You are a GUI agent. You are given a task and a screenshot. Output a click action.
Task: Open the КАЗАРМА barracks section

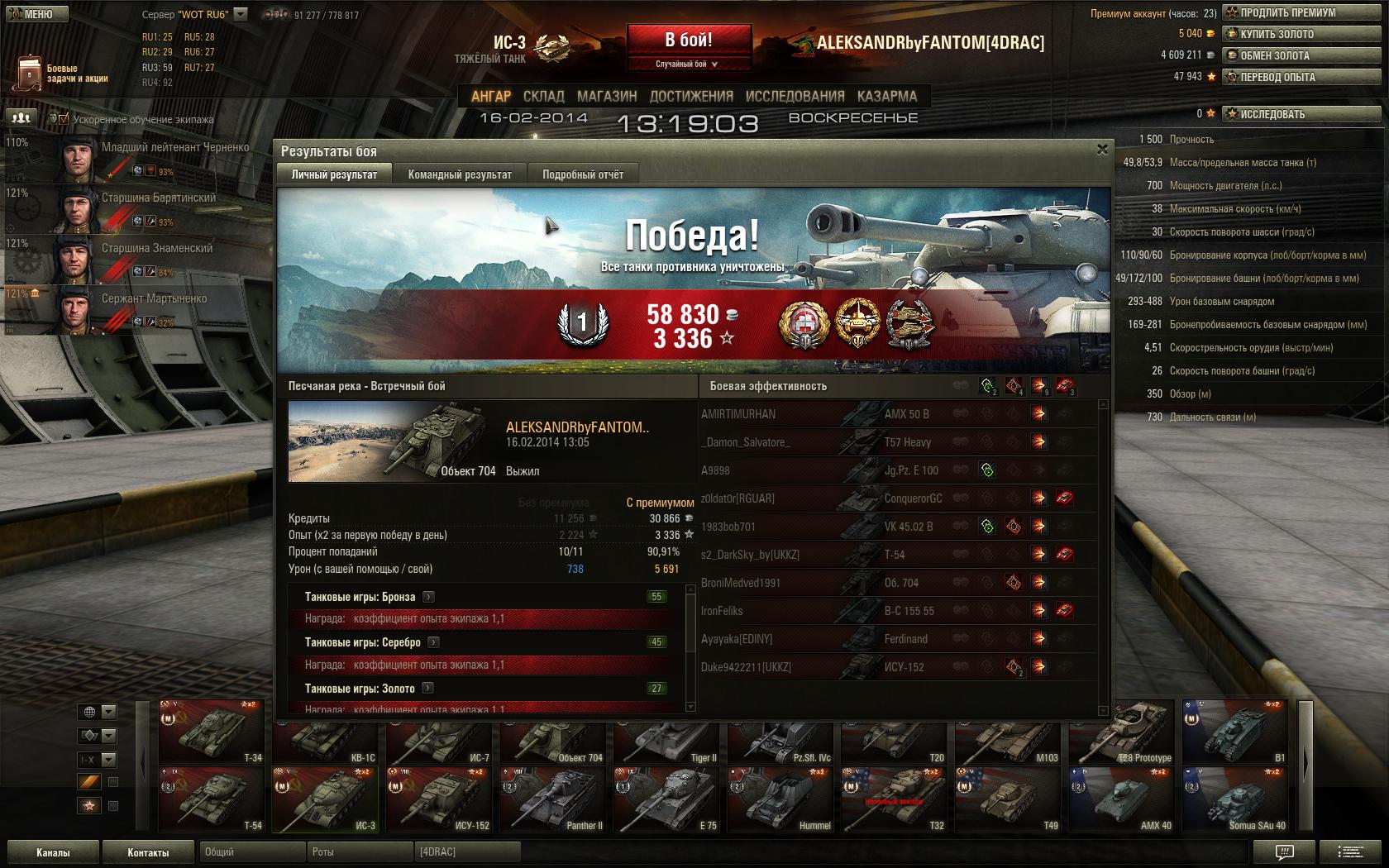886,97
